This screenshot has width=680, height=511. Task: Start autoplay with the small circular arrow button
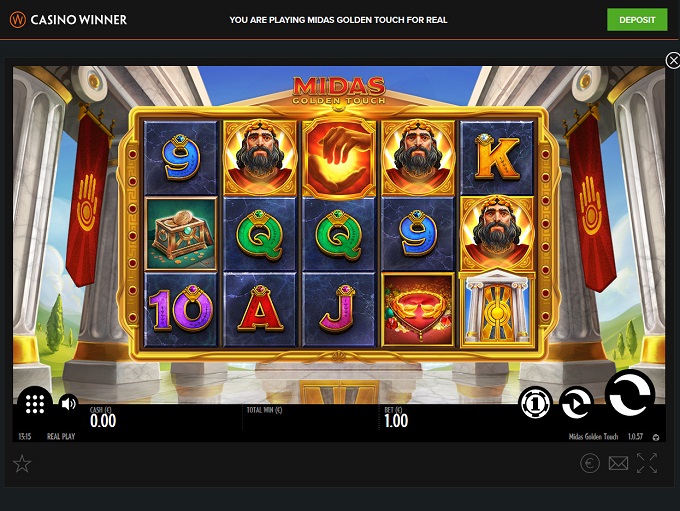(575, 403)
